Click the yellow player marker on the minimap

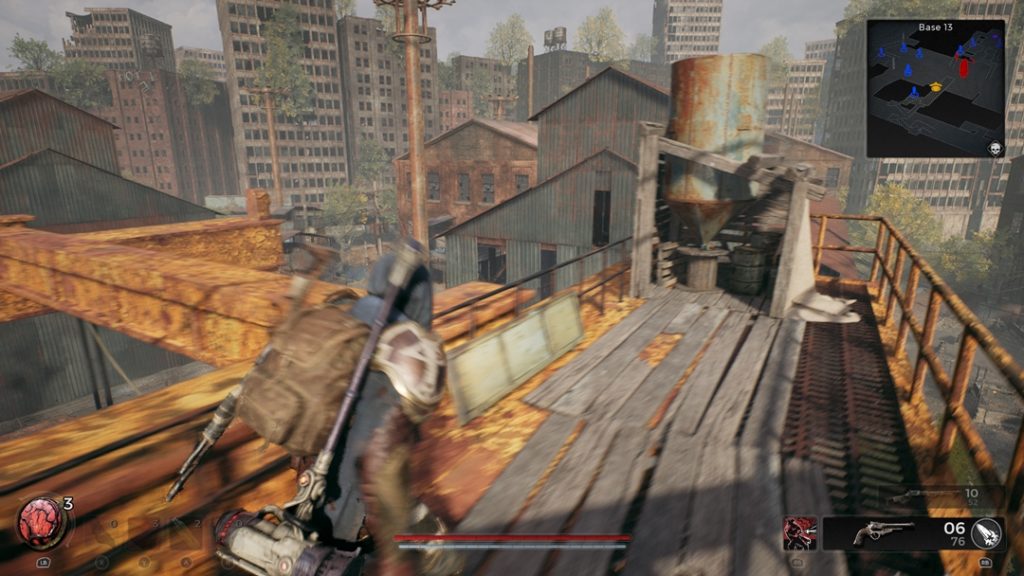(936, 87)
